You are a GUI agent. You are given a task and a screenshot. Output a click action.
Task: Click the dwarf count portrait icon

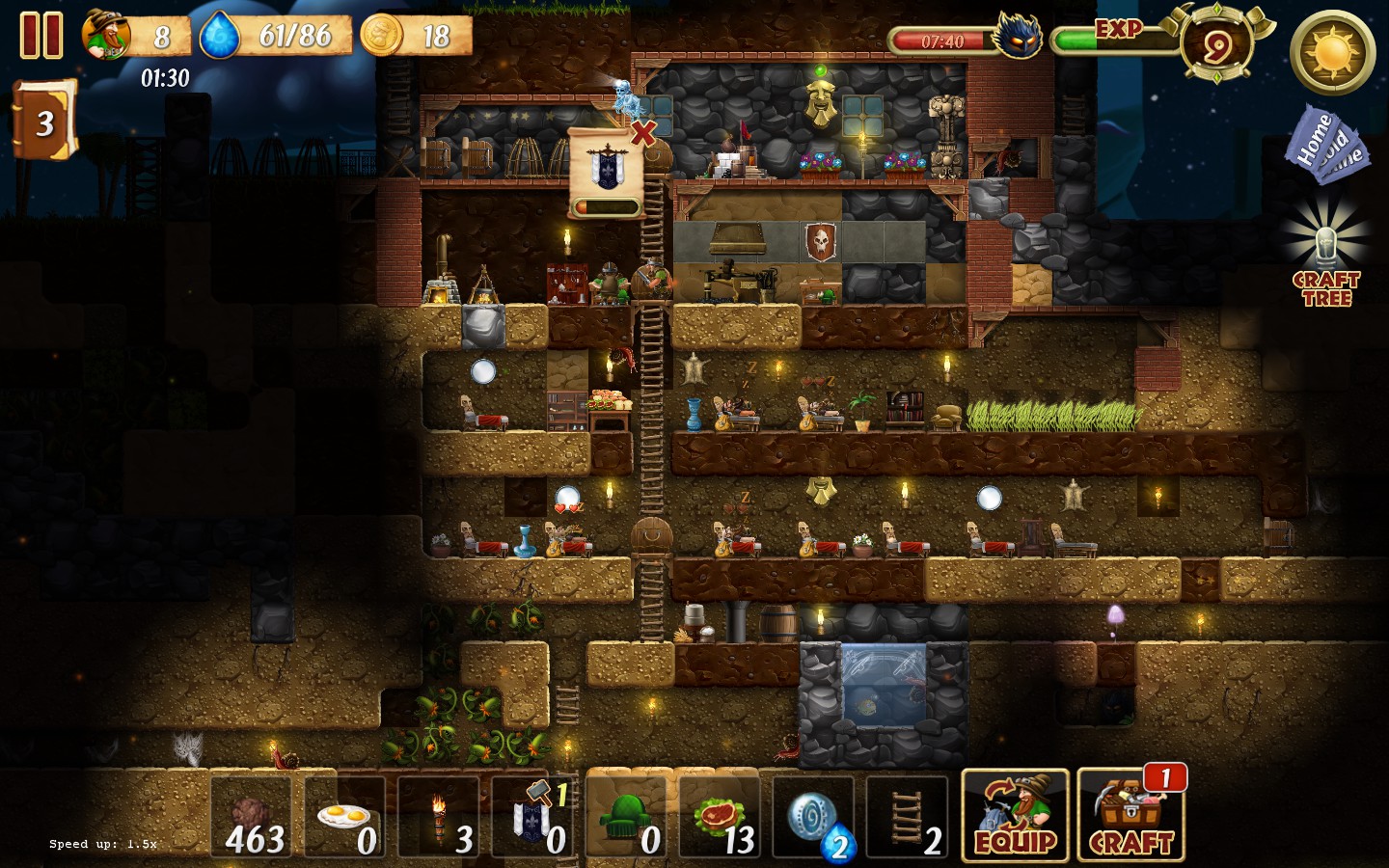[106, 36]
